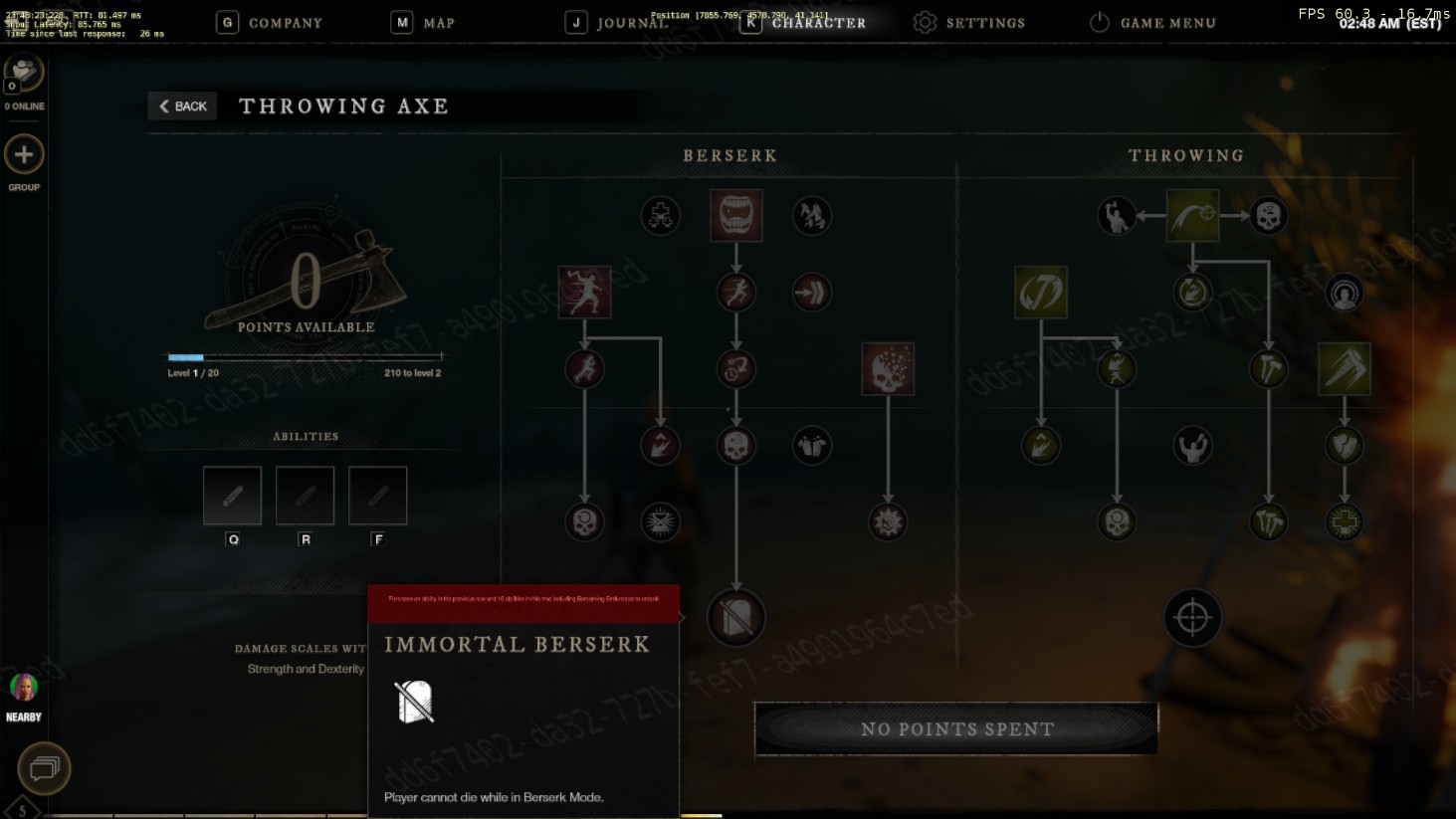The width and height of the screenshot is (1456, 819).
Task: Open the Journal
Action: click(617, 23)
